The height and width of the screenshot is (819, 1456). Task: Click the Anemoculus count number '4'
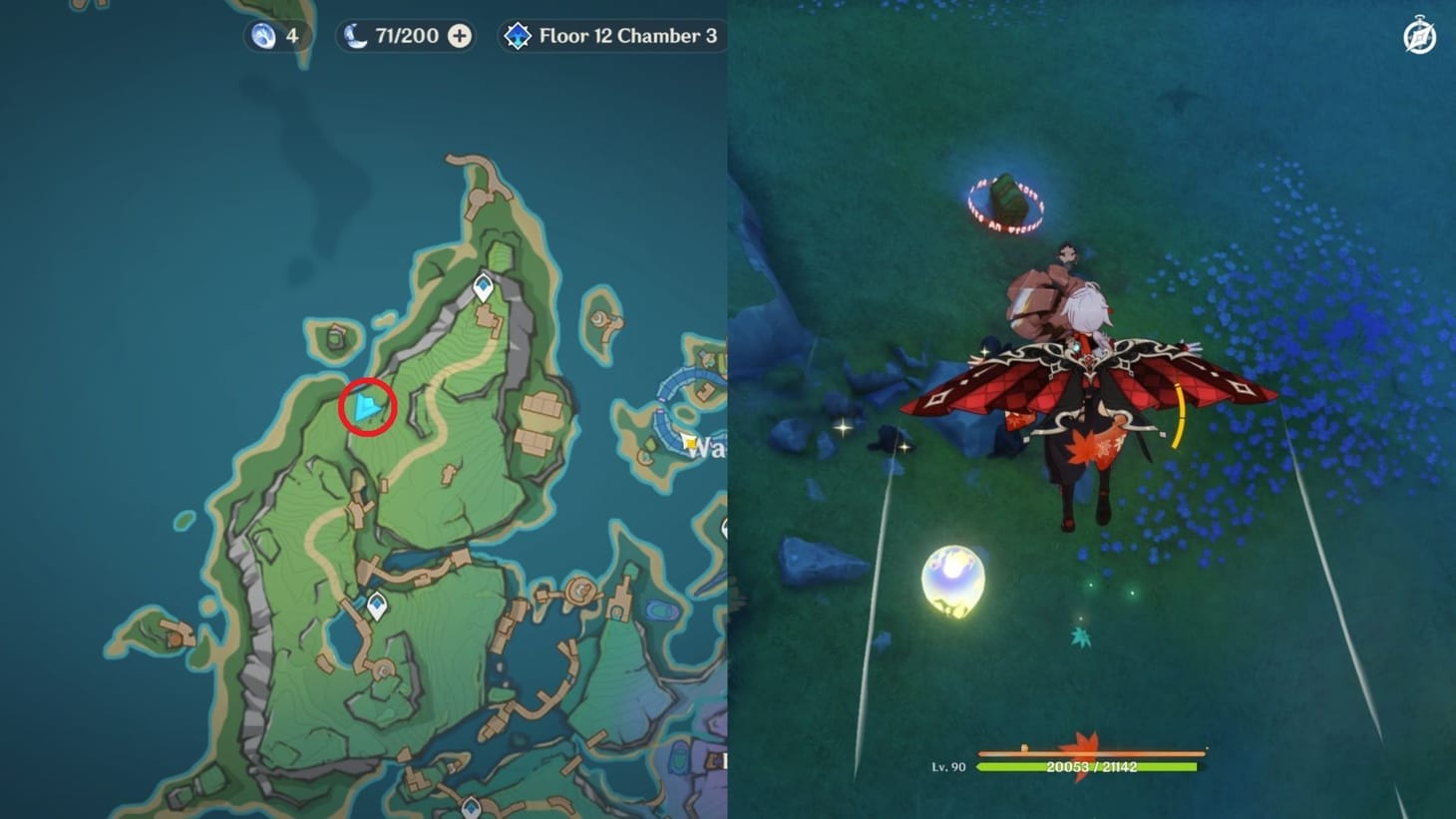pyautogui.click(x=289, y=35)
